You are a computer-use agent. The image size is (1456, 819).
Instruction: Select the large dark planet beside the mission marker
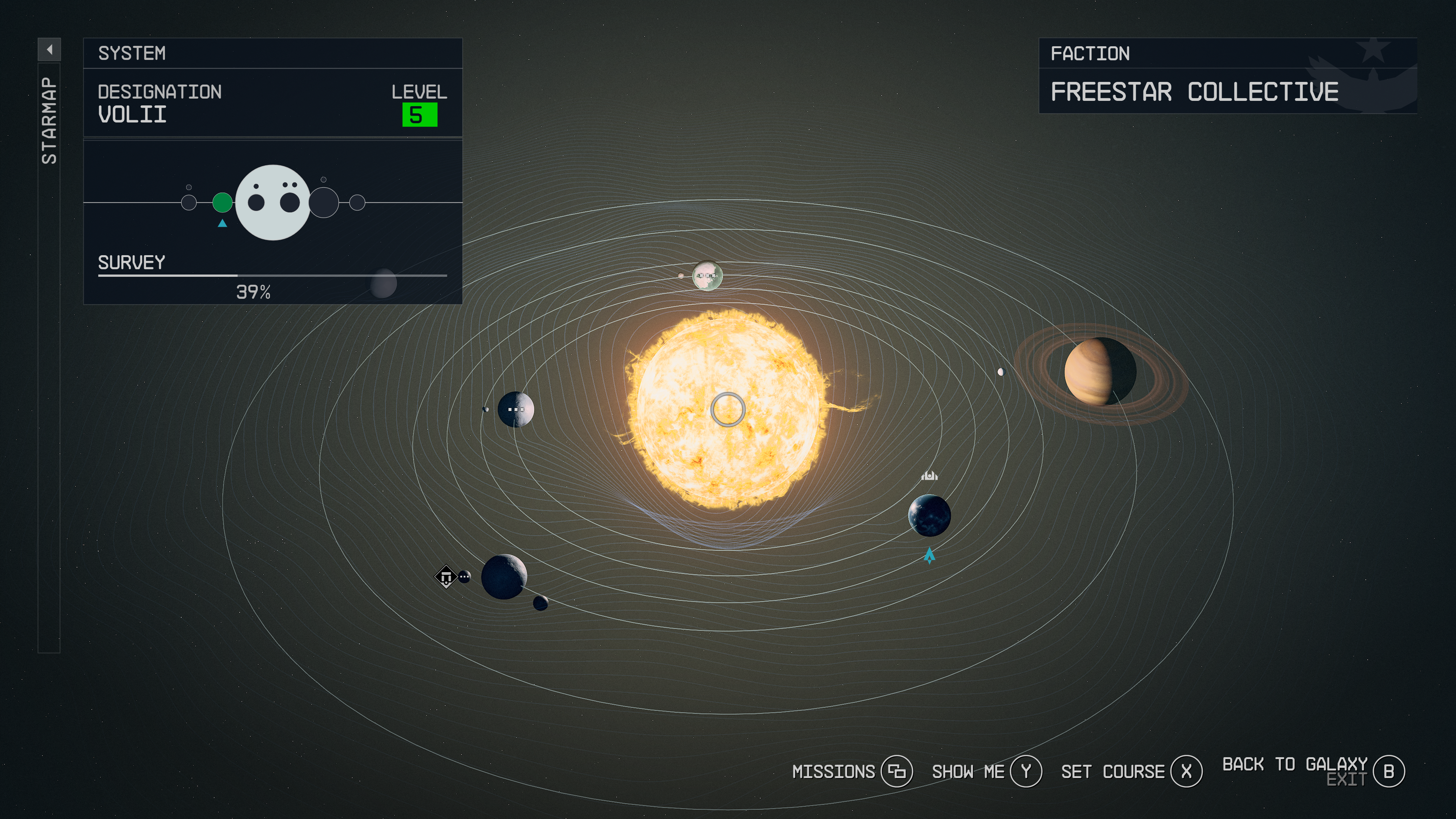click(x=504, y=576)
